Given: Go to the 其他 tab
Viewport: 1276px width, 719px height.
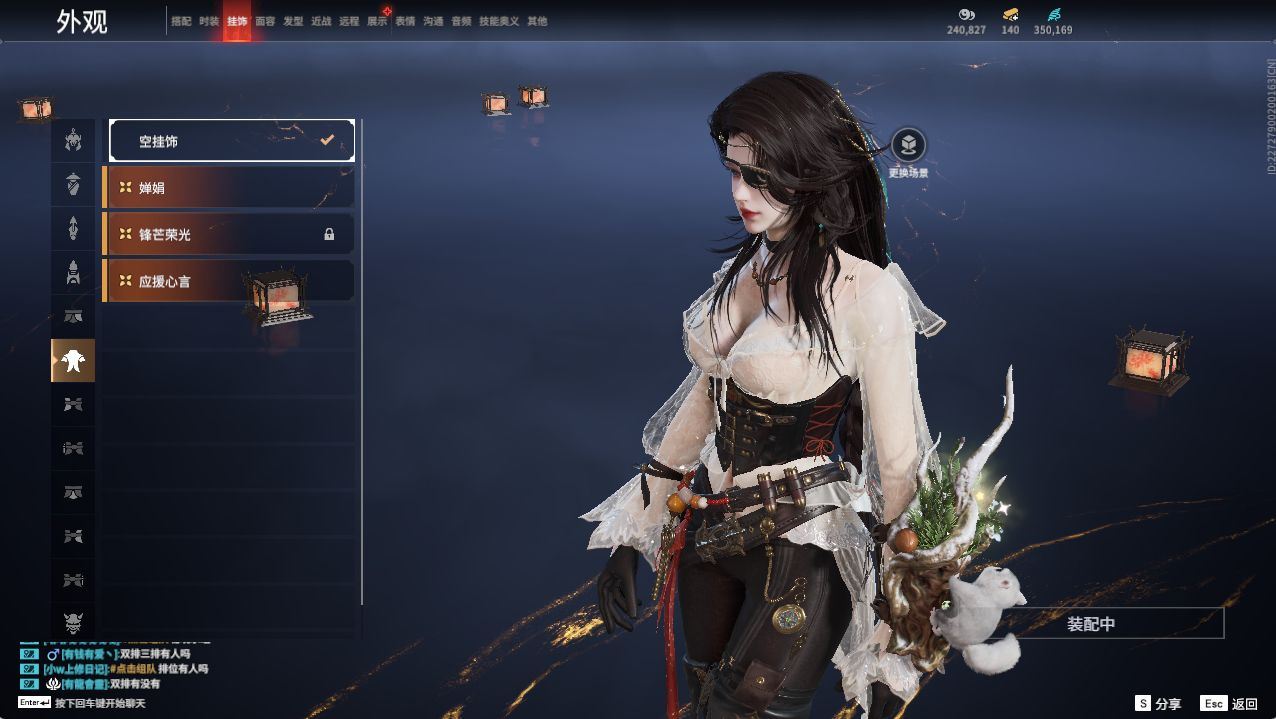Looking at the screenshot, I should point(537,21).
